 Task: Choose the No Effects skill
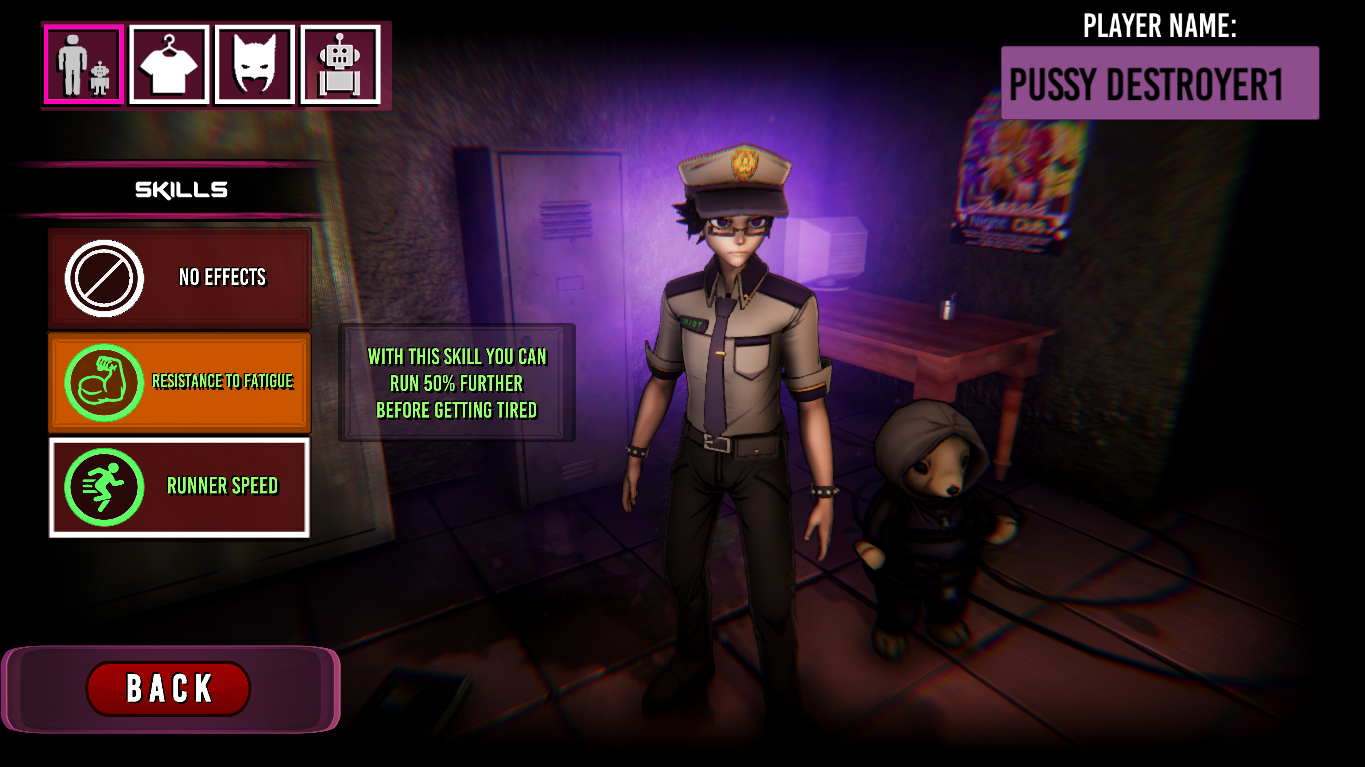(x=180, y=278)
